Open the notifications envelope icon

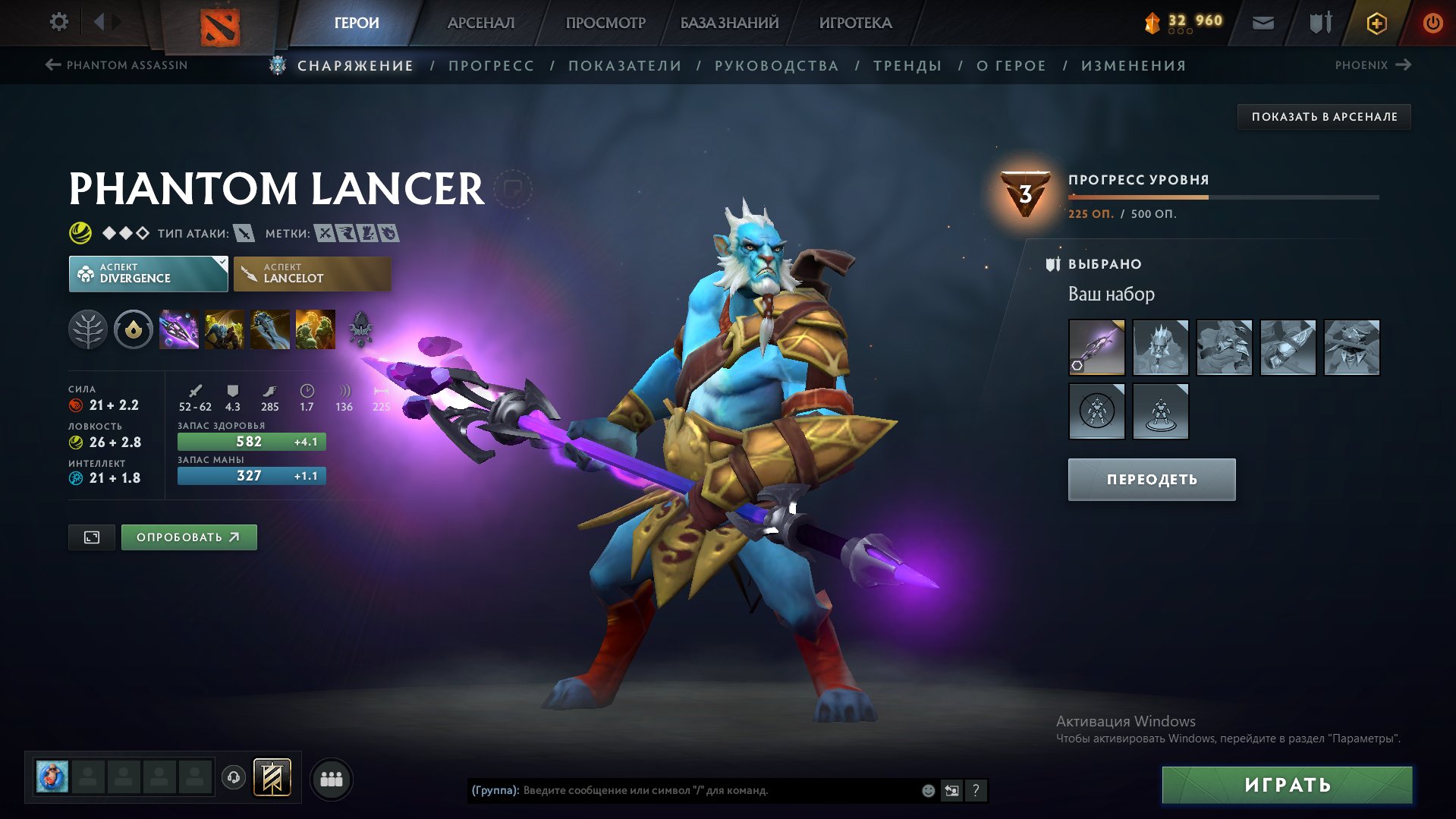[x=1263, y=22]
